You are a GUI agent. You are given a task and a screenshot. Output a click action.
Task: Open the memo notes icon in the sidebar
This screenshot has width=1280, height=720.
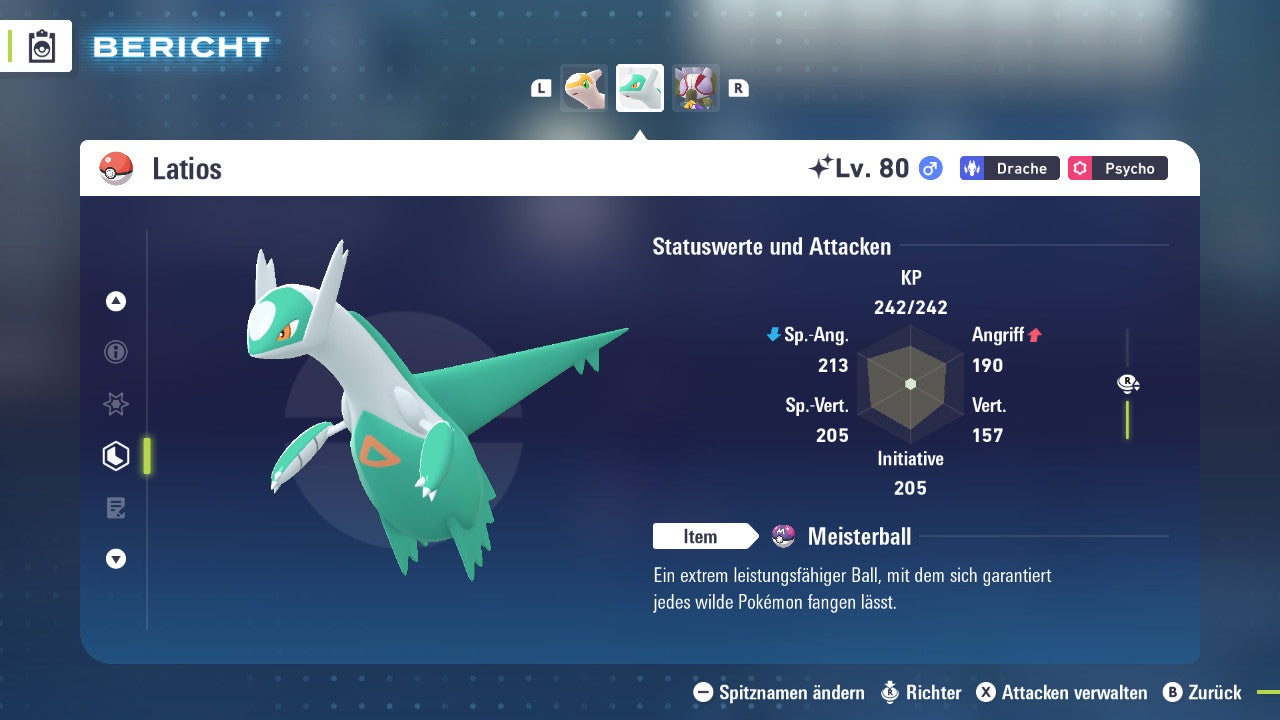click(x=115, y=507)
